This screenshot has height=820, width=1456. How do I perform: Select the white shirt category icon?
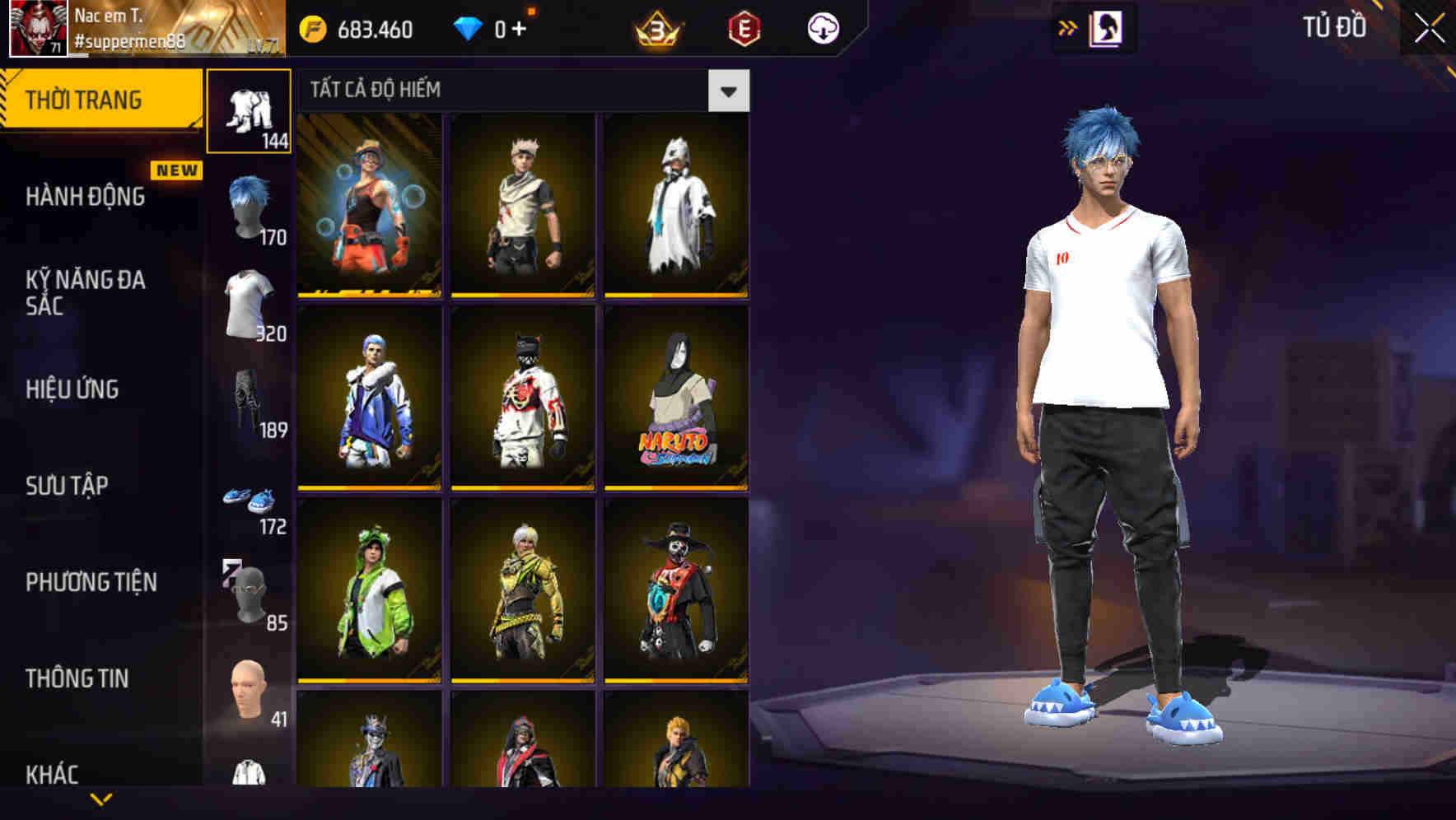[x=250, y=303]
